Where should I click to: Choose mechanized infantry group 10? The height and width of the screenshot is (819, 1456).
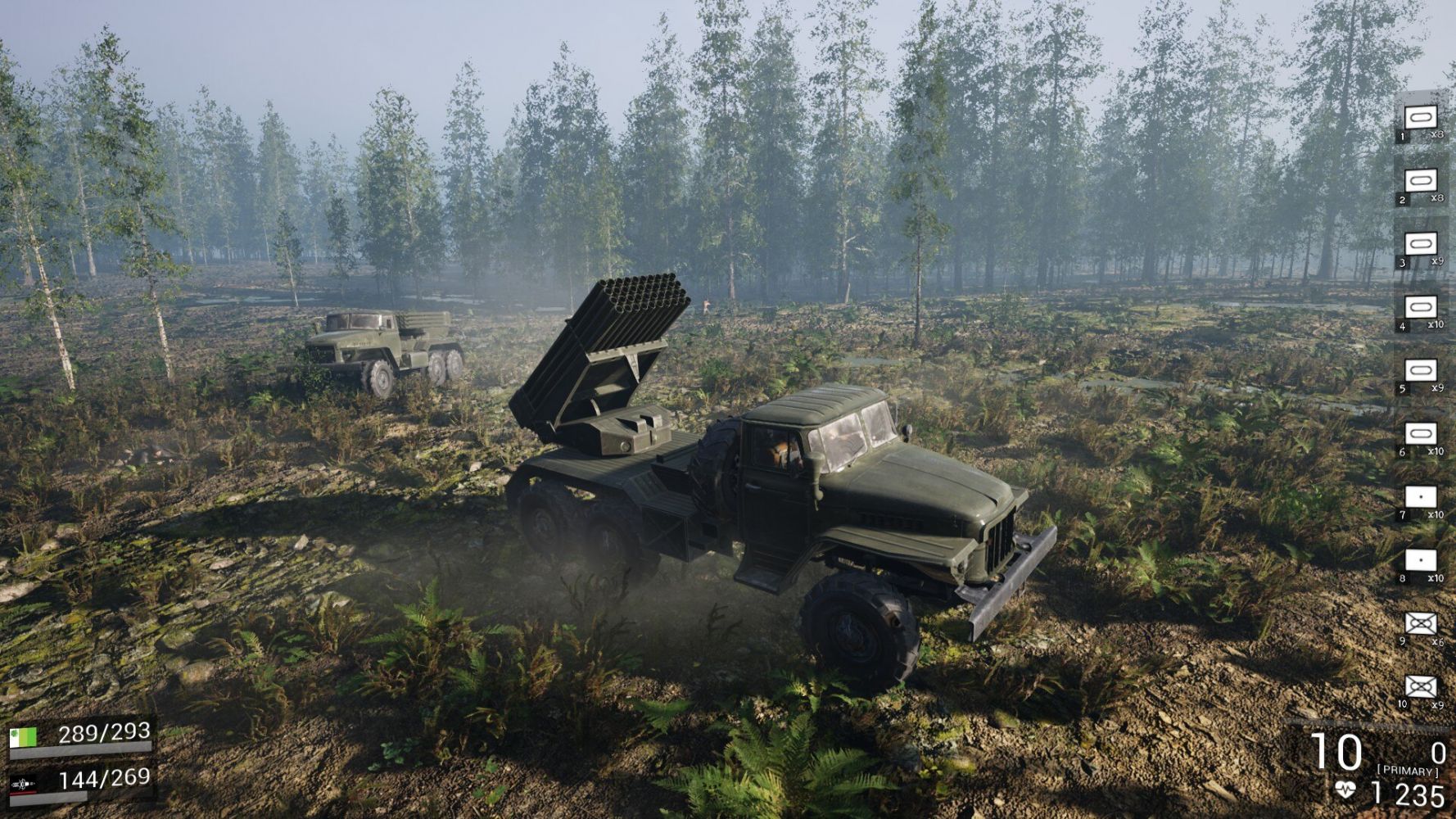[x=1421, y=686]
